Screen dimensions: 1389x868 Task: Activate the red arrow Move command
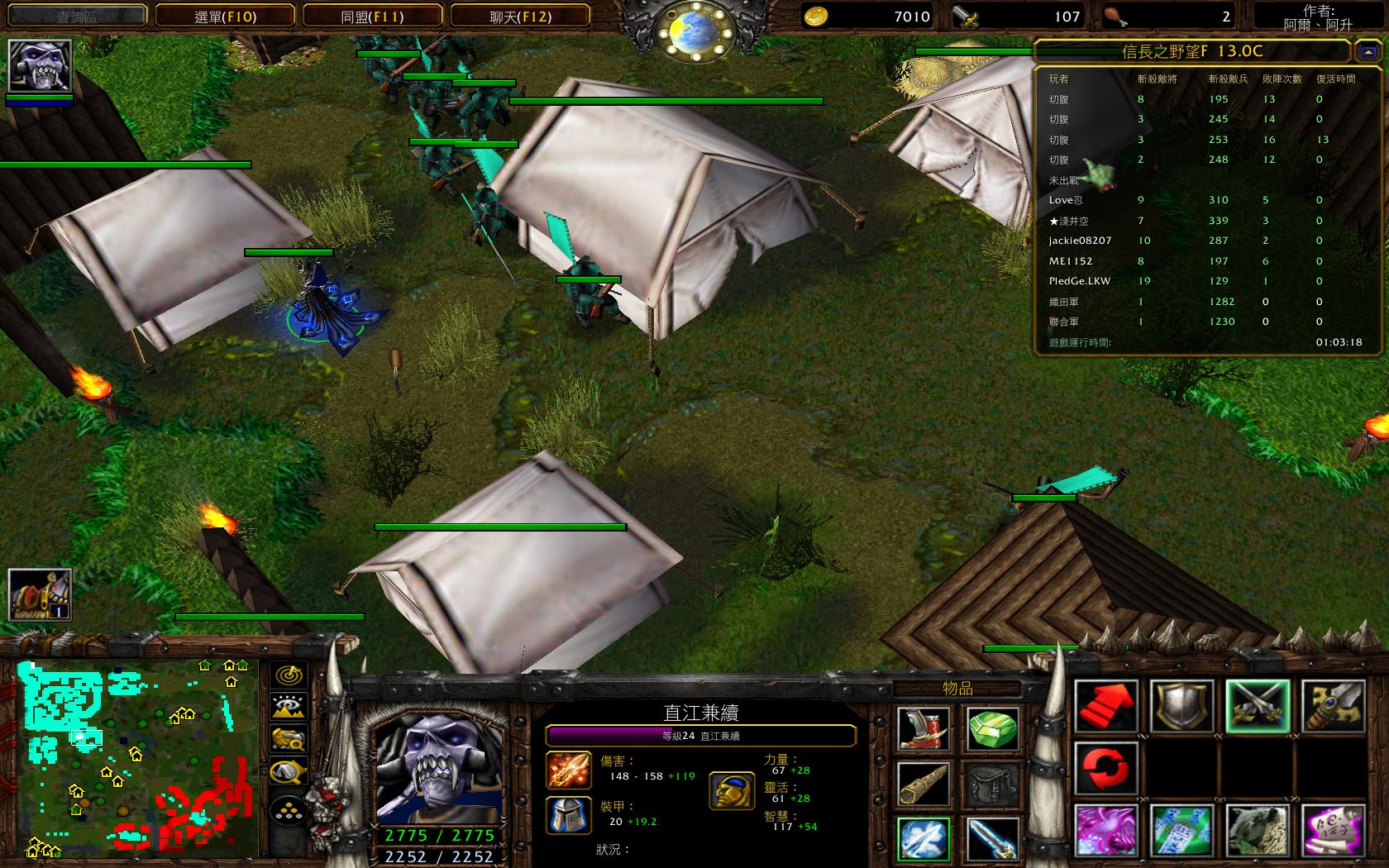(1106, 707)
